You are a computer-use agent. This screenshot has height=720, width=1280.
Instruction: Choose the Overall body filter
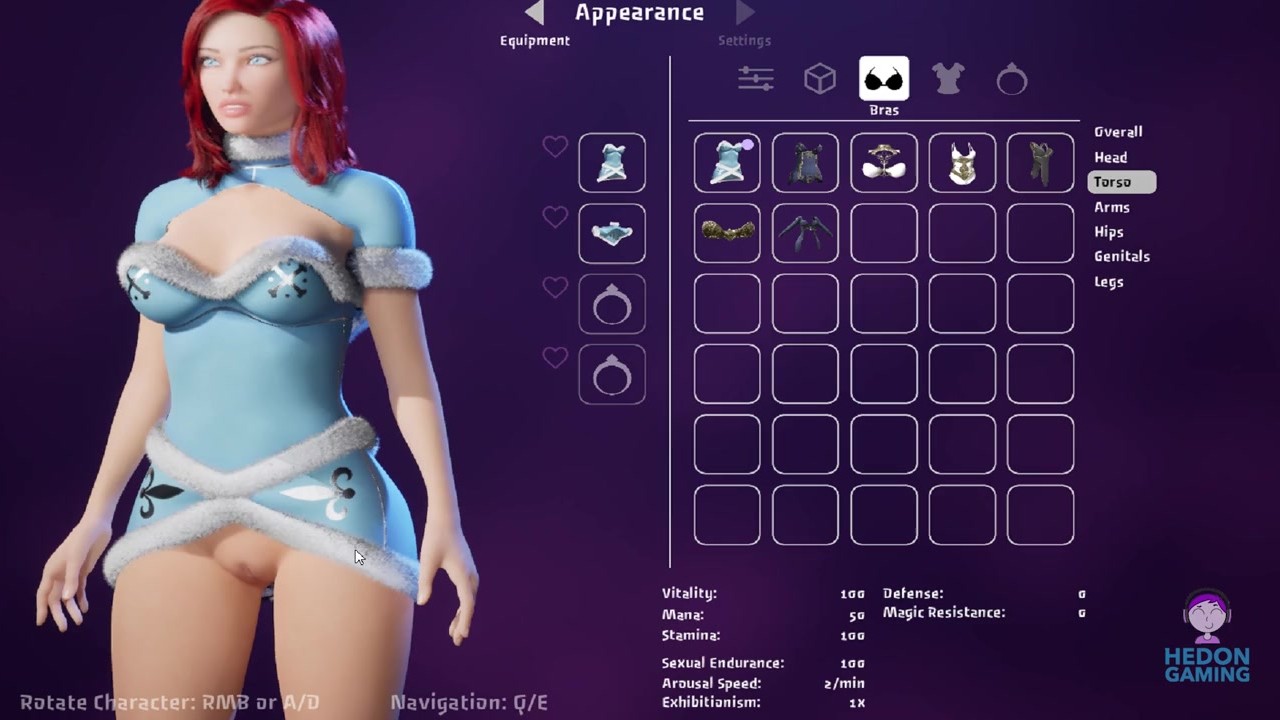coord(1118,132)
